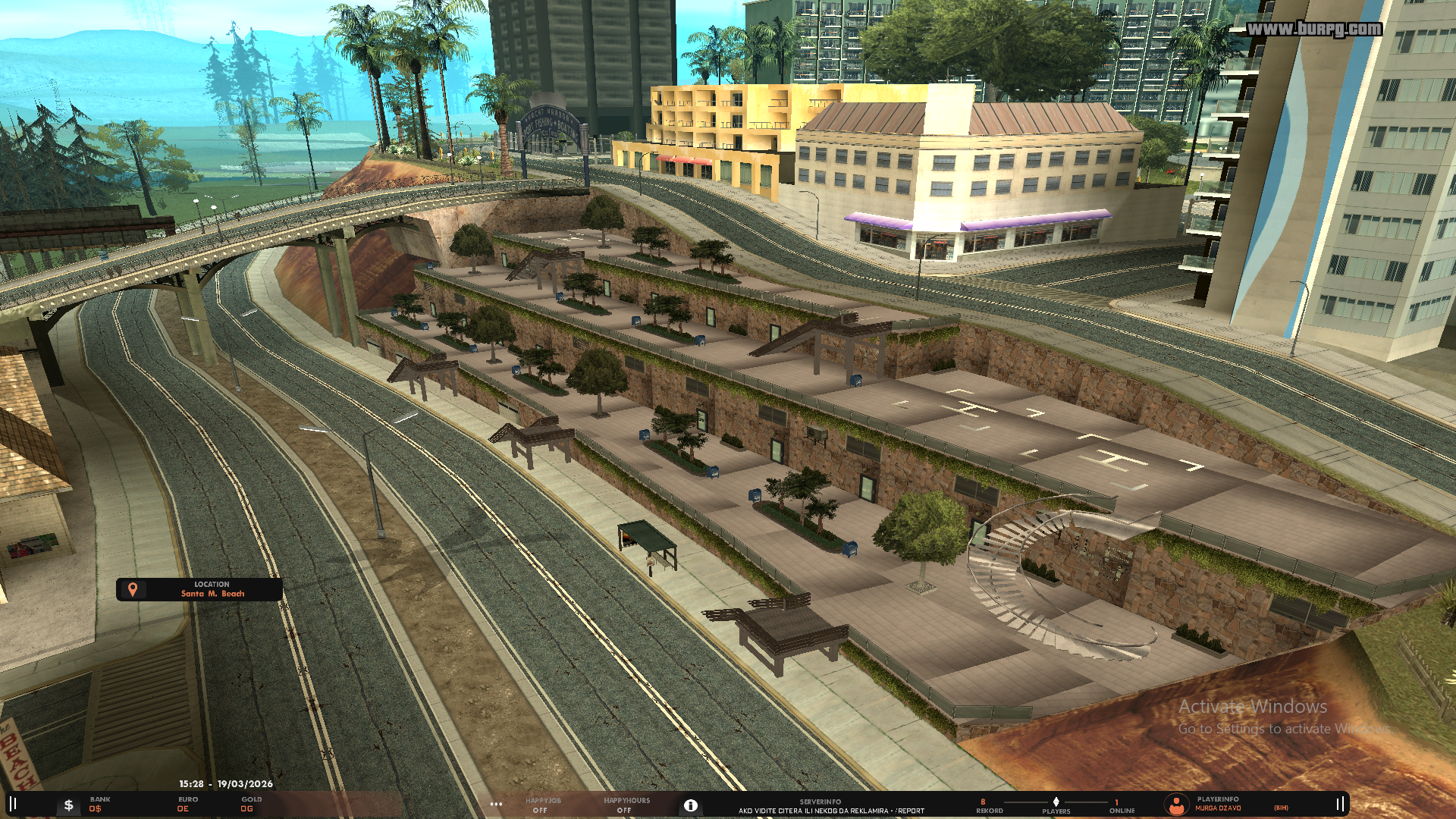Open the server info icon

(690, 805)
